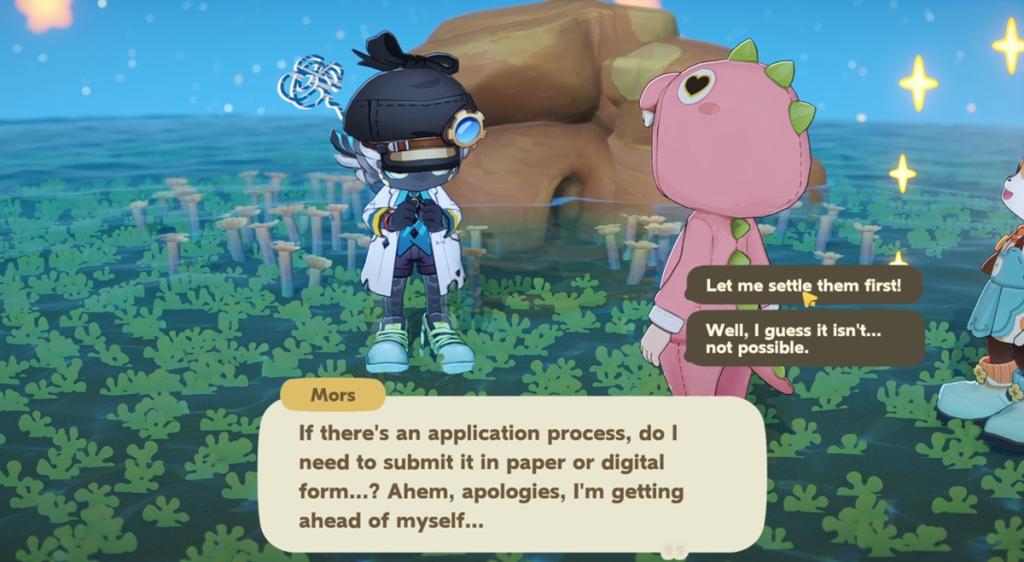Viewport: 1024px width, 562px height.
Task: Select "Well, I guess it isn't... not possible."
Action: (x=803, y=338)
